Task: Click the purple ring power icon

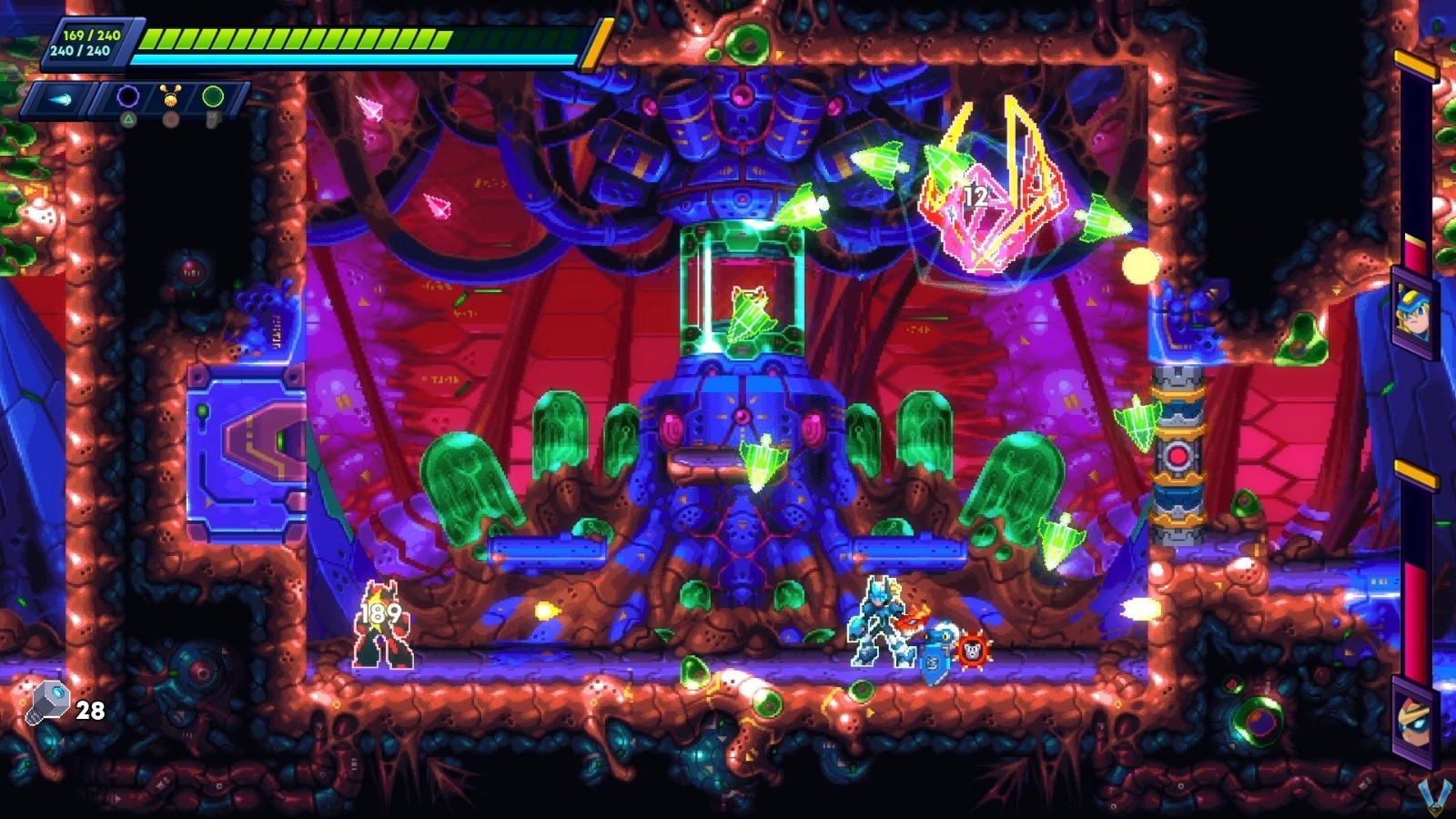Action: coord(127,96)
